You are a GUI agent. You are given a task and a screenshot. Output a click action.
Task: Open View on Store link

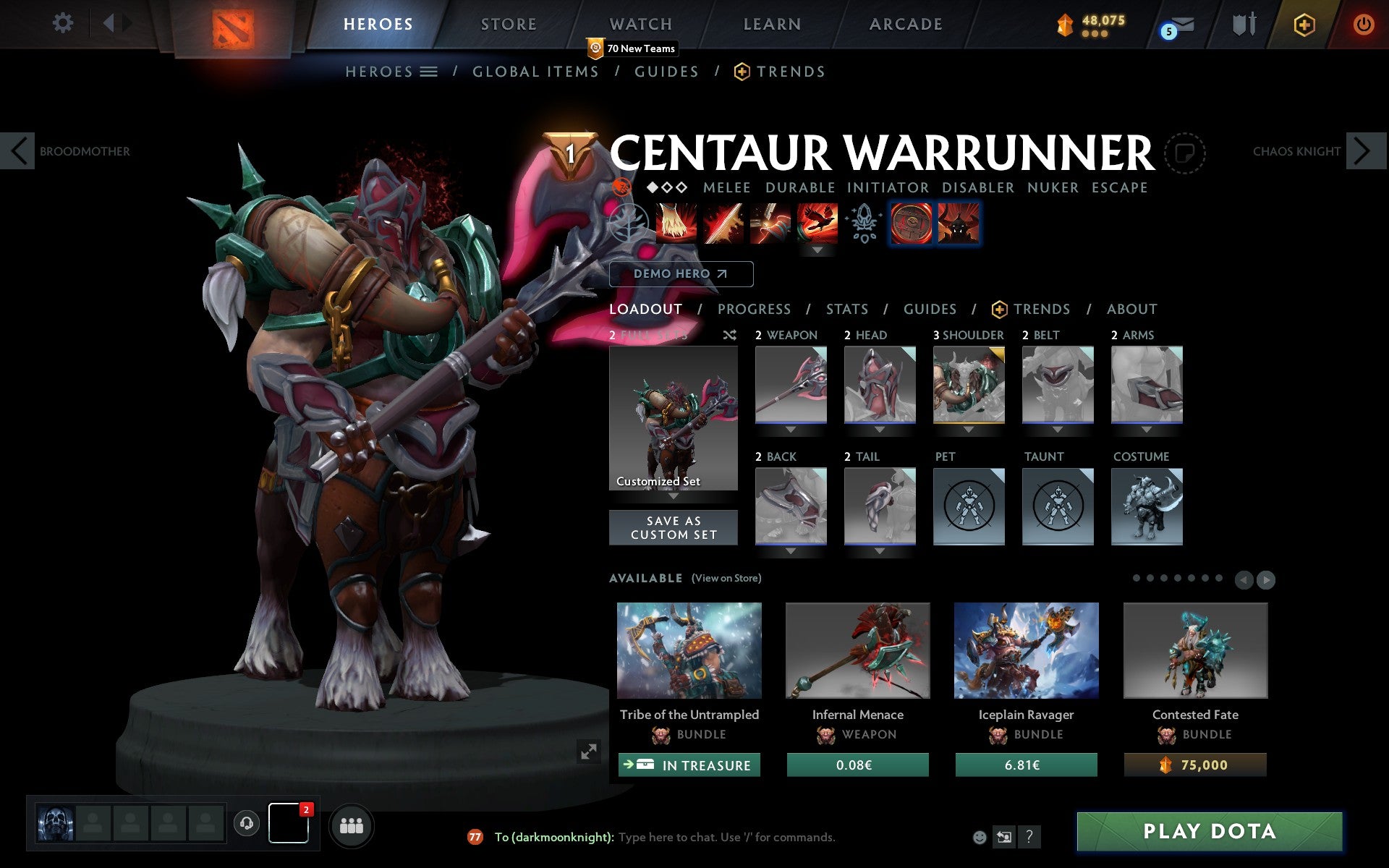point(726,578)
